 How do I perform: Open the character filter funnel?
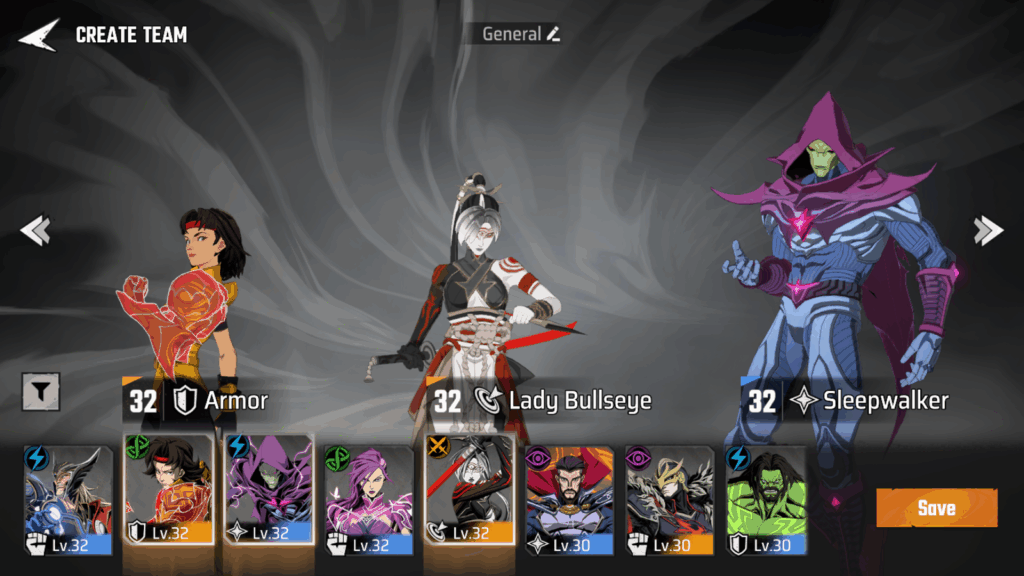41,393
